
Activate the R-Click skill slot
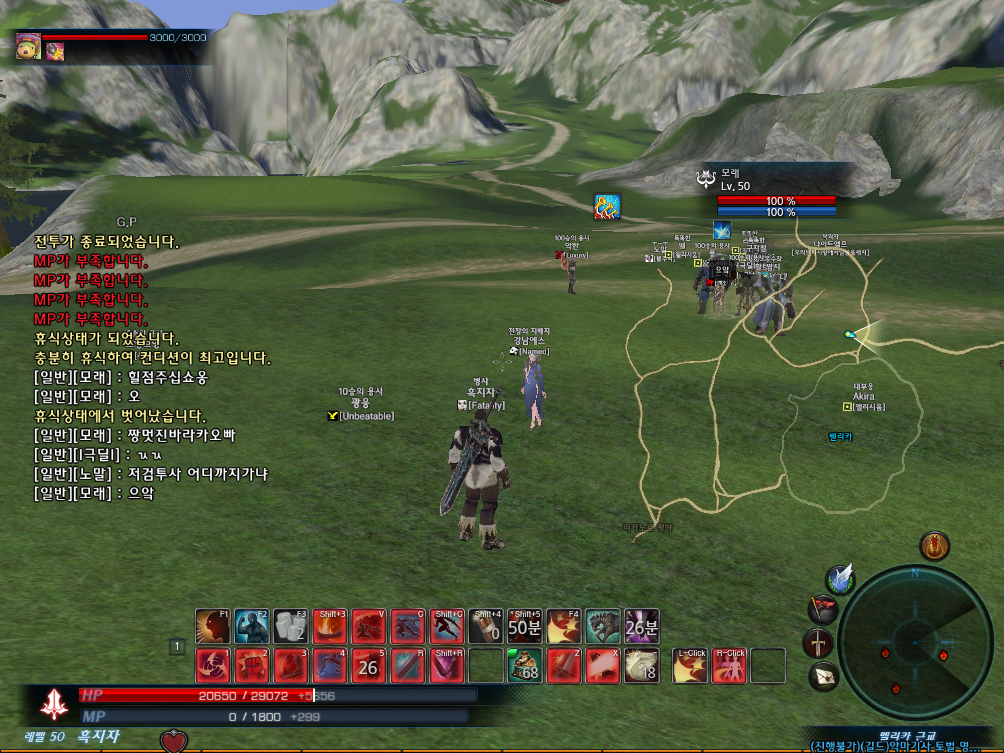[x=729, y=665]
